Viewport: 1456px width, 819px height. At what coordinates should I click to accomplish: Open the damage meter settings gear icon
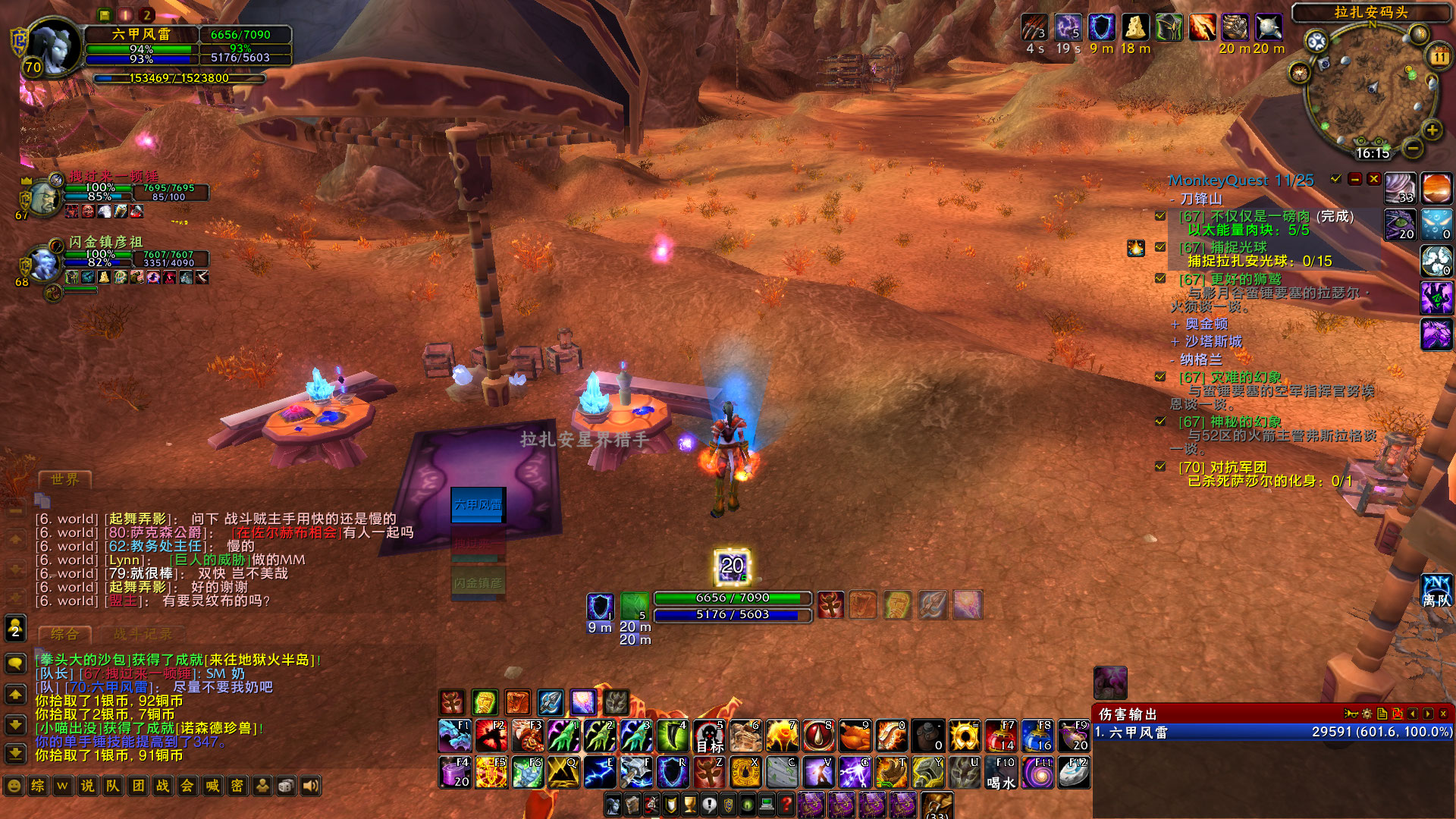(x=1367, y=713)
